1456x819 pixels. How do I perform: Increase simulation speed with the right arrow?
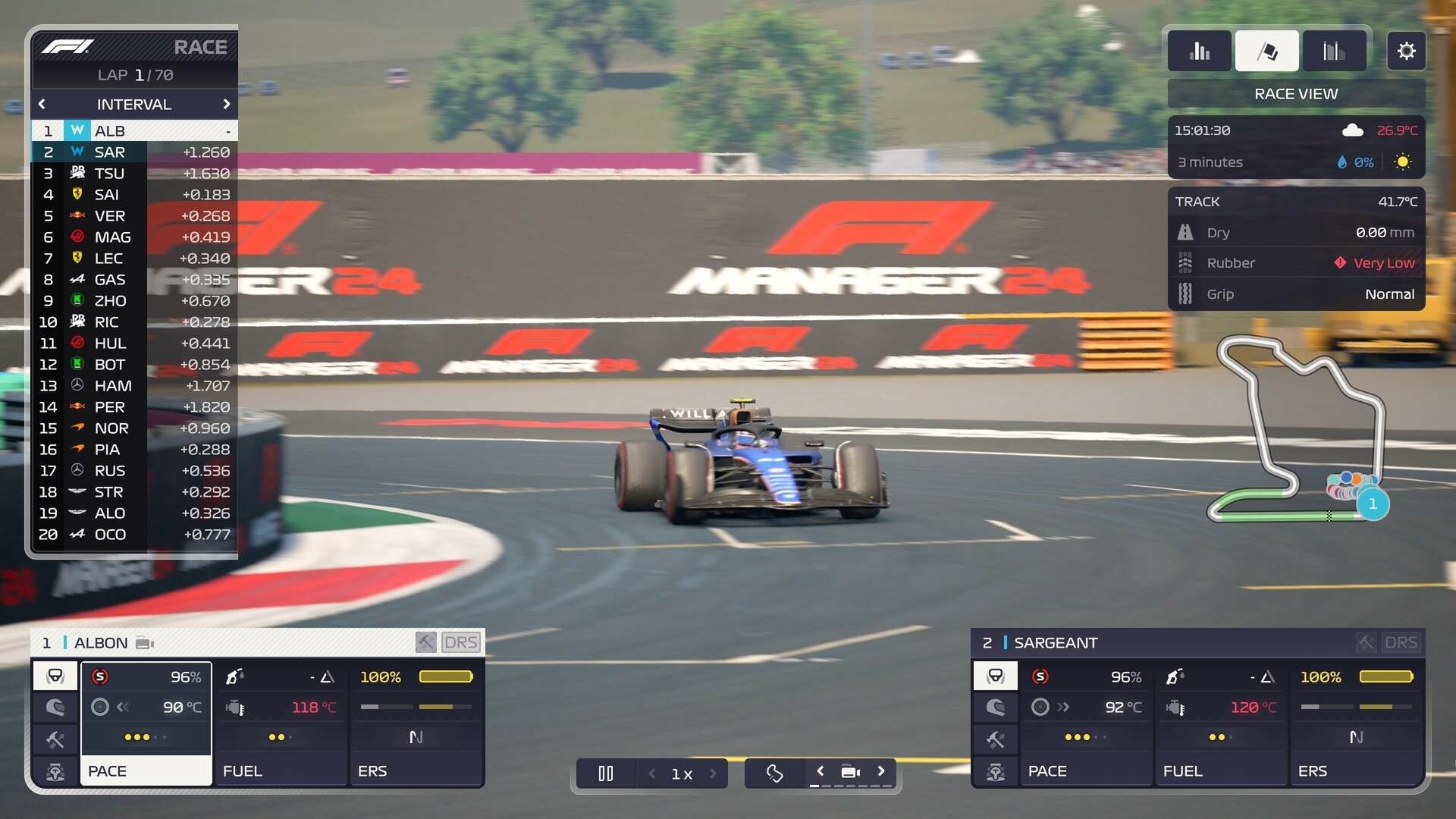point(714,773)
